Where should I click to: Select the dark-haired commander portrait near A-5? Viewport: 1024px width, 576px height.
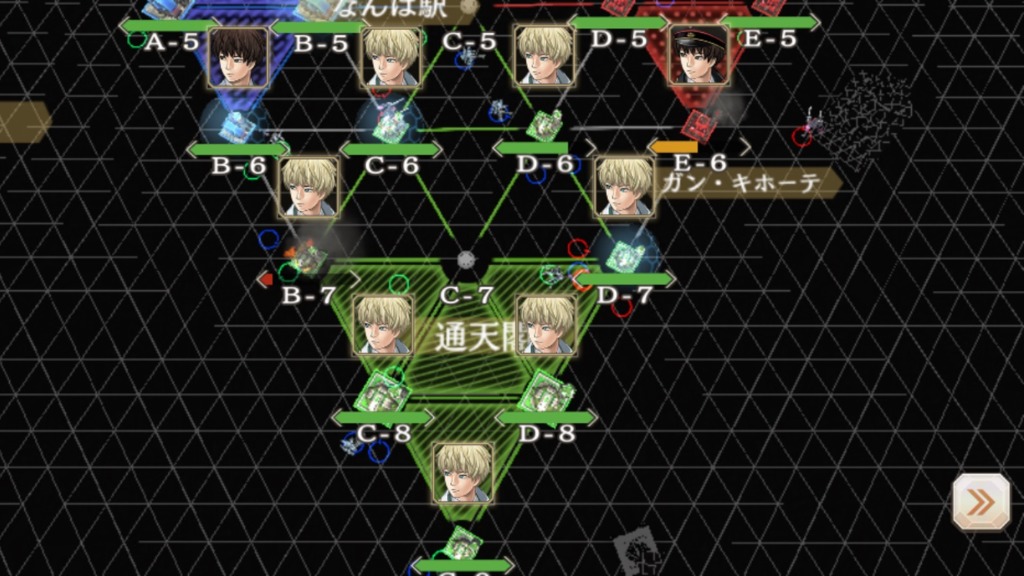239,57
